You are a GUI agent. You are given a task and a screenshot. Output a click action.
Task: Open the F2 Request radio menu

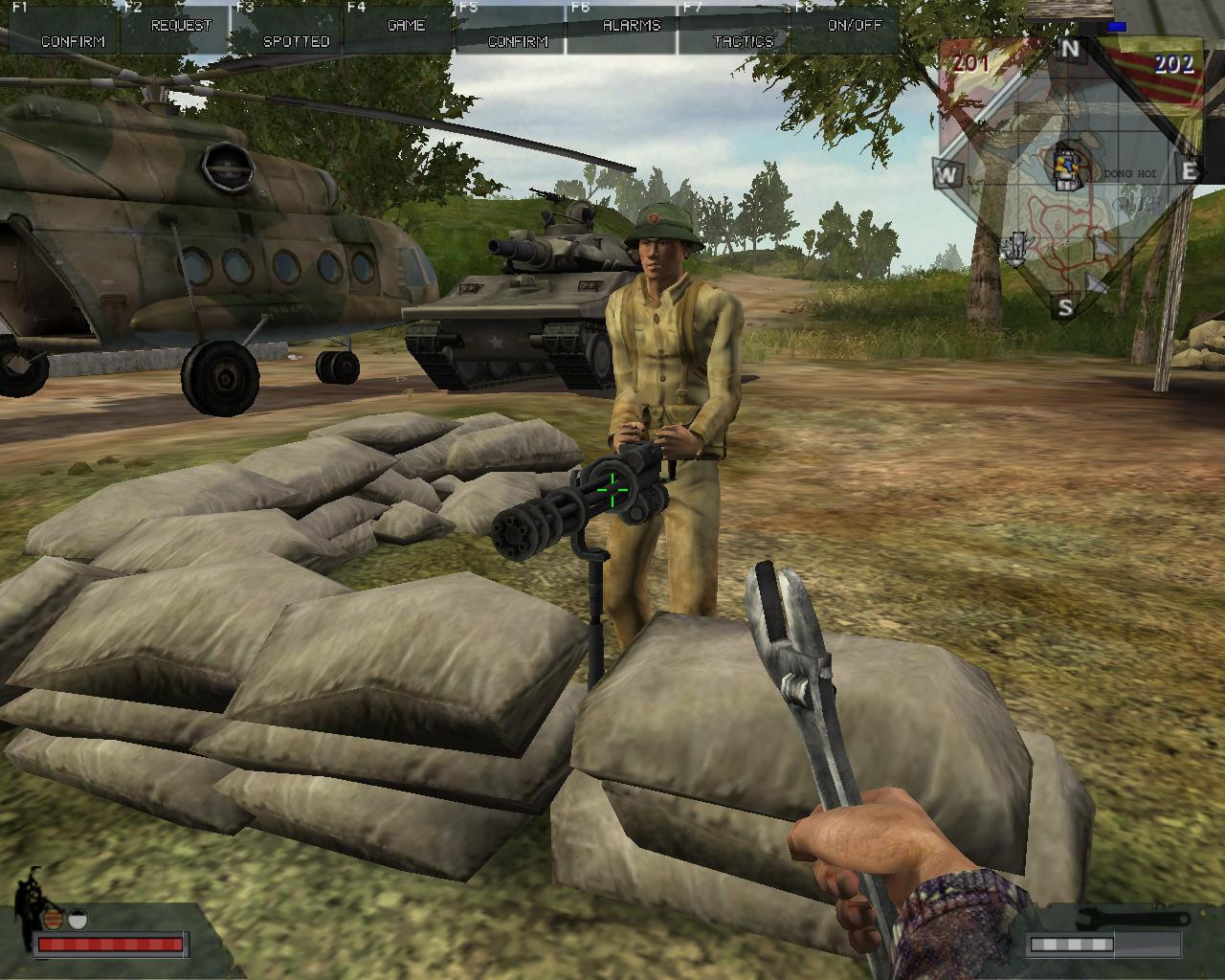click(x=180, y=27)
